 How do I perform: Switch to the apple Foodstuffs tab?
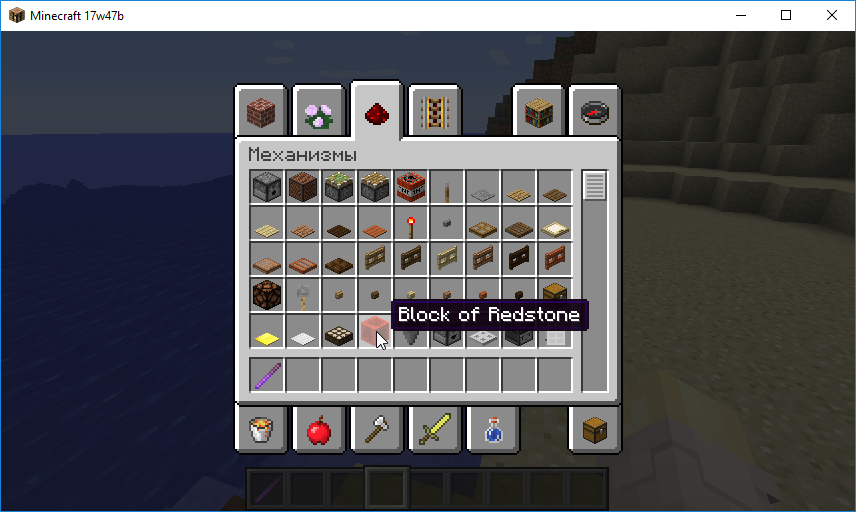(319, 430)
